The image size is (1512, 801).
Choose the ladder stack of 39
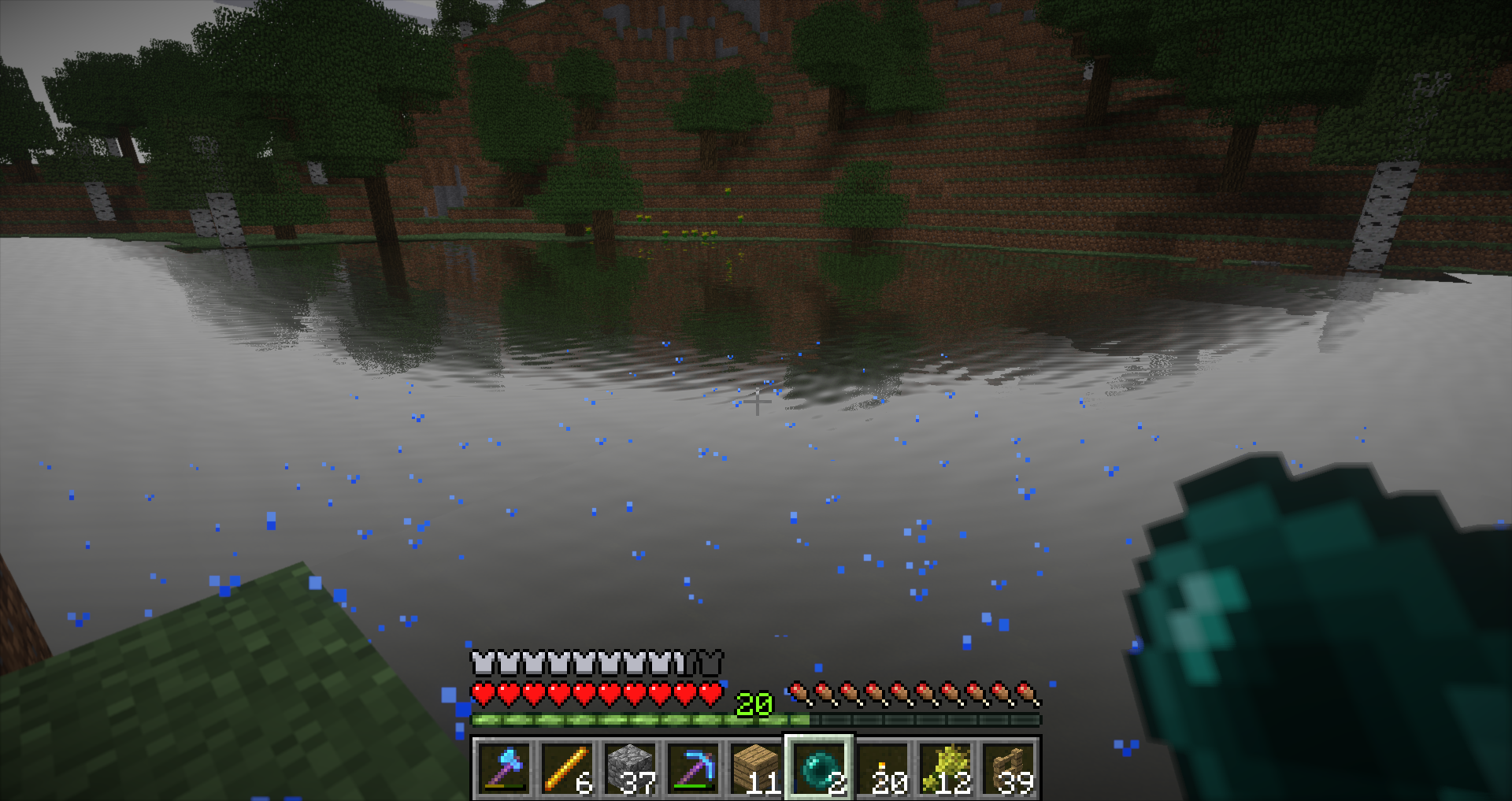pos(1008,768)
